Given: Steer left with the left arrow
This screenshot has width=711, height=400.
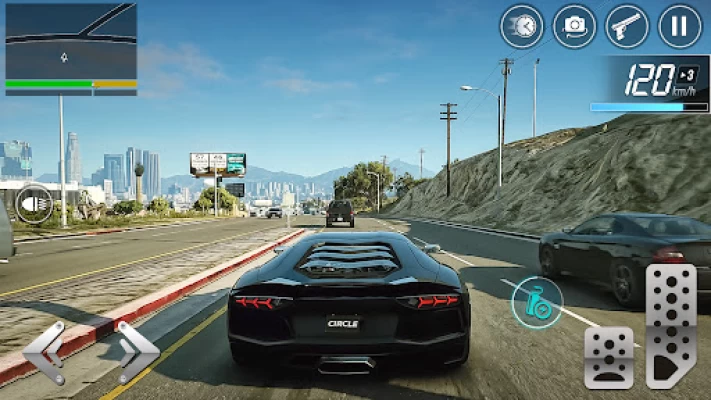Looking at the screenshot, I should pos(45,352).
